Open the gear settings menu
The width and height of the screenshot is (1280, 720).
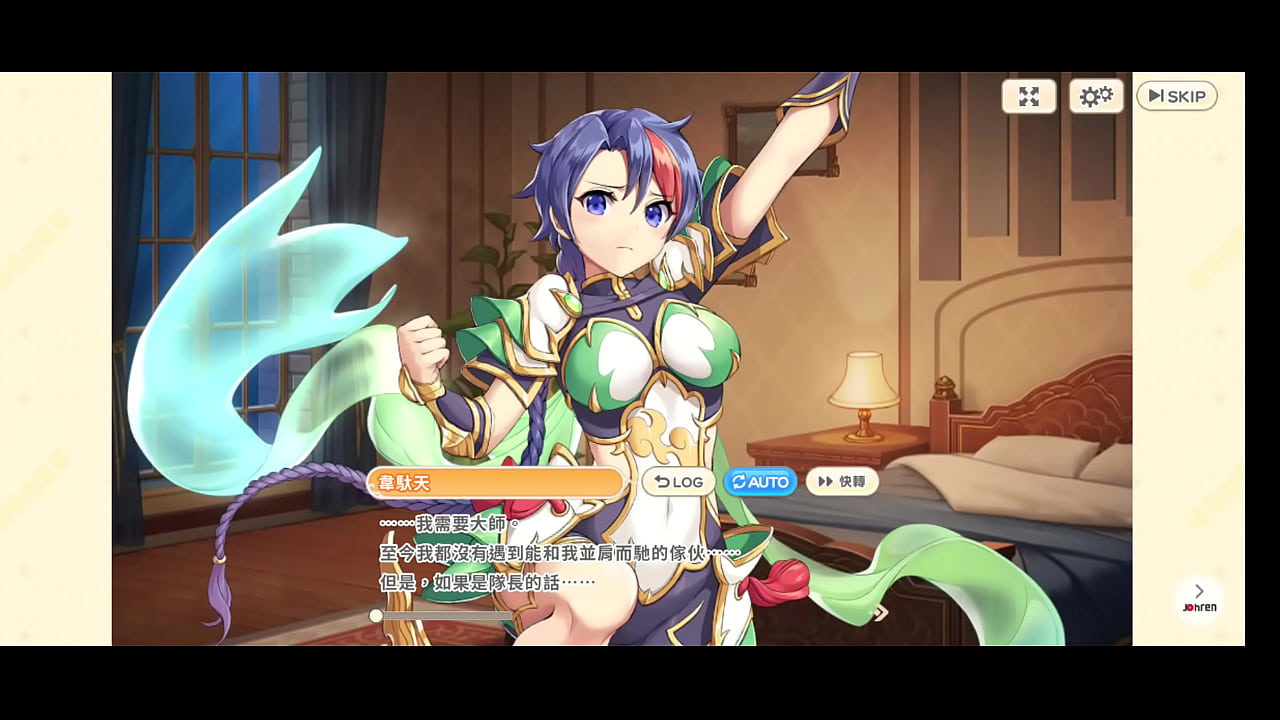[x=1096, y=96]
